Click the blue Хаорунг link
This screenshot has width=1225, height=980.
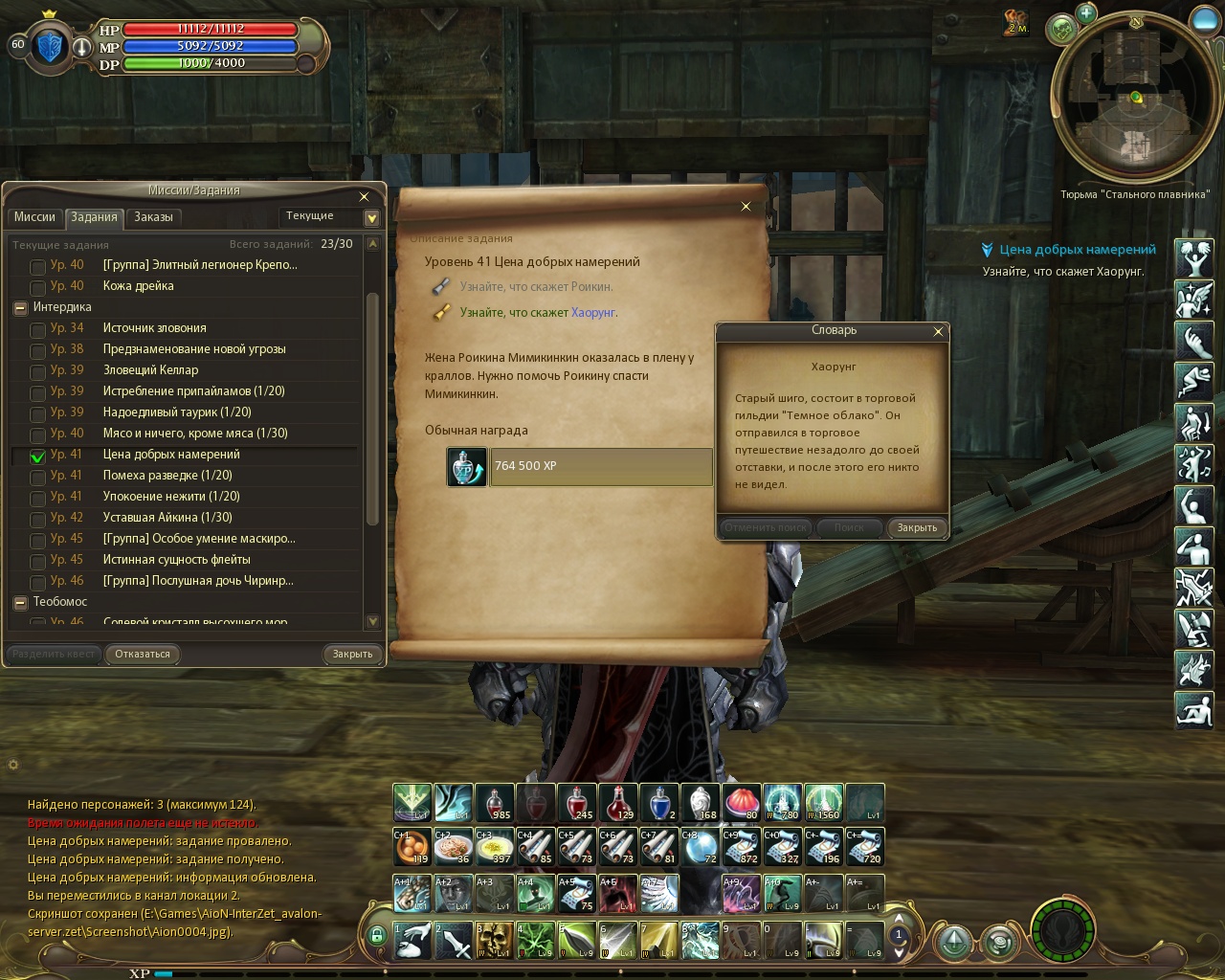(x=593, y=313)
